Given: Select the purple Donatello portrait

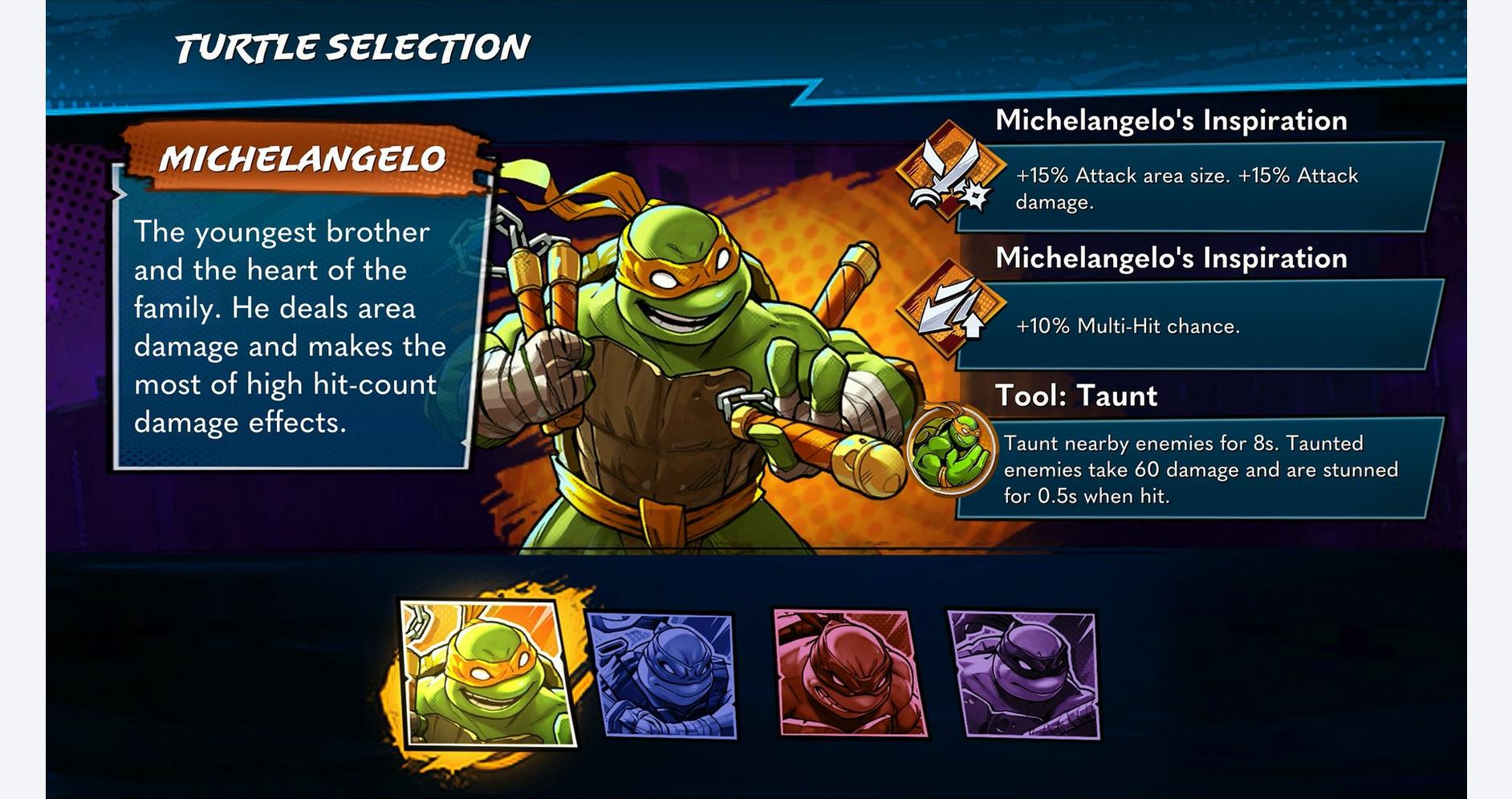Looking at the screenshot, I should point(1023,674).
